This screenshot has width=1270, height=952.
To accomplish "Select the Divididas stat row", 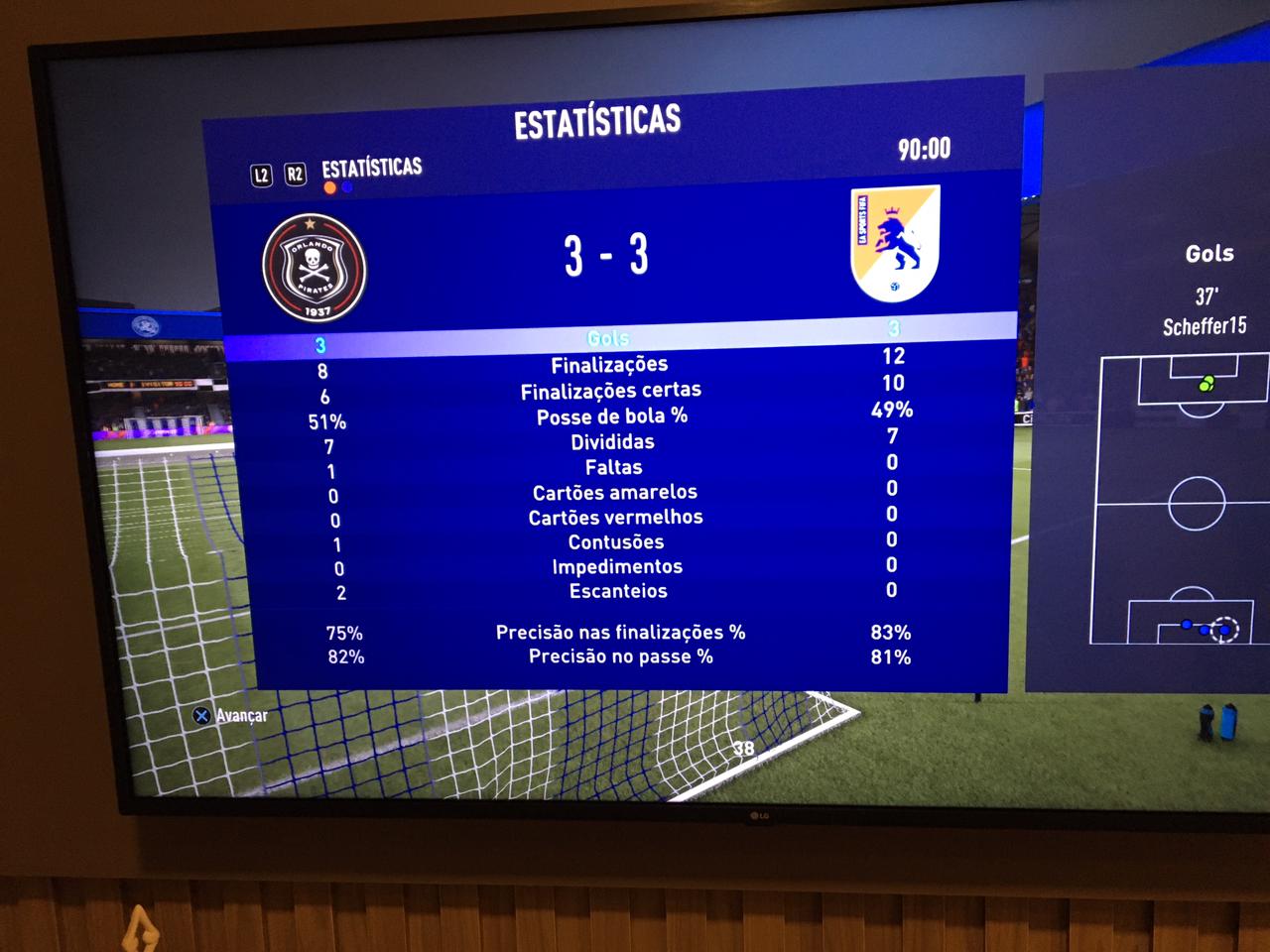I will [612, 442].
